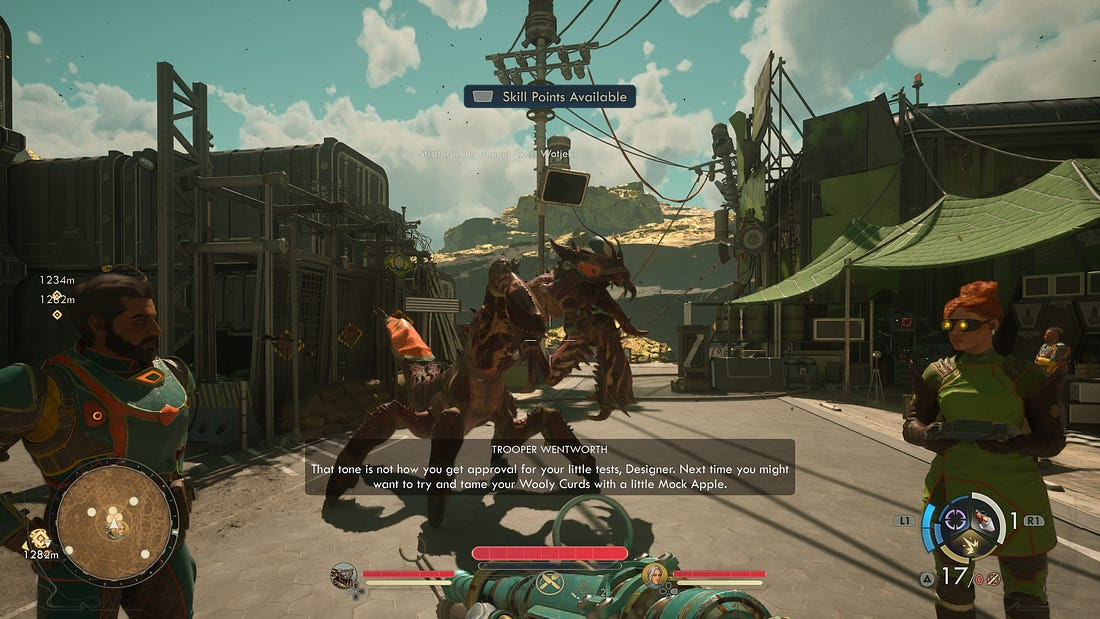Use the medical inhaler item icon

[985, 520]
